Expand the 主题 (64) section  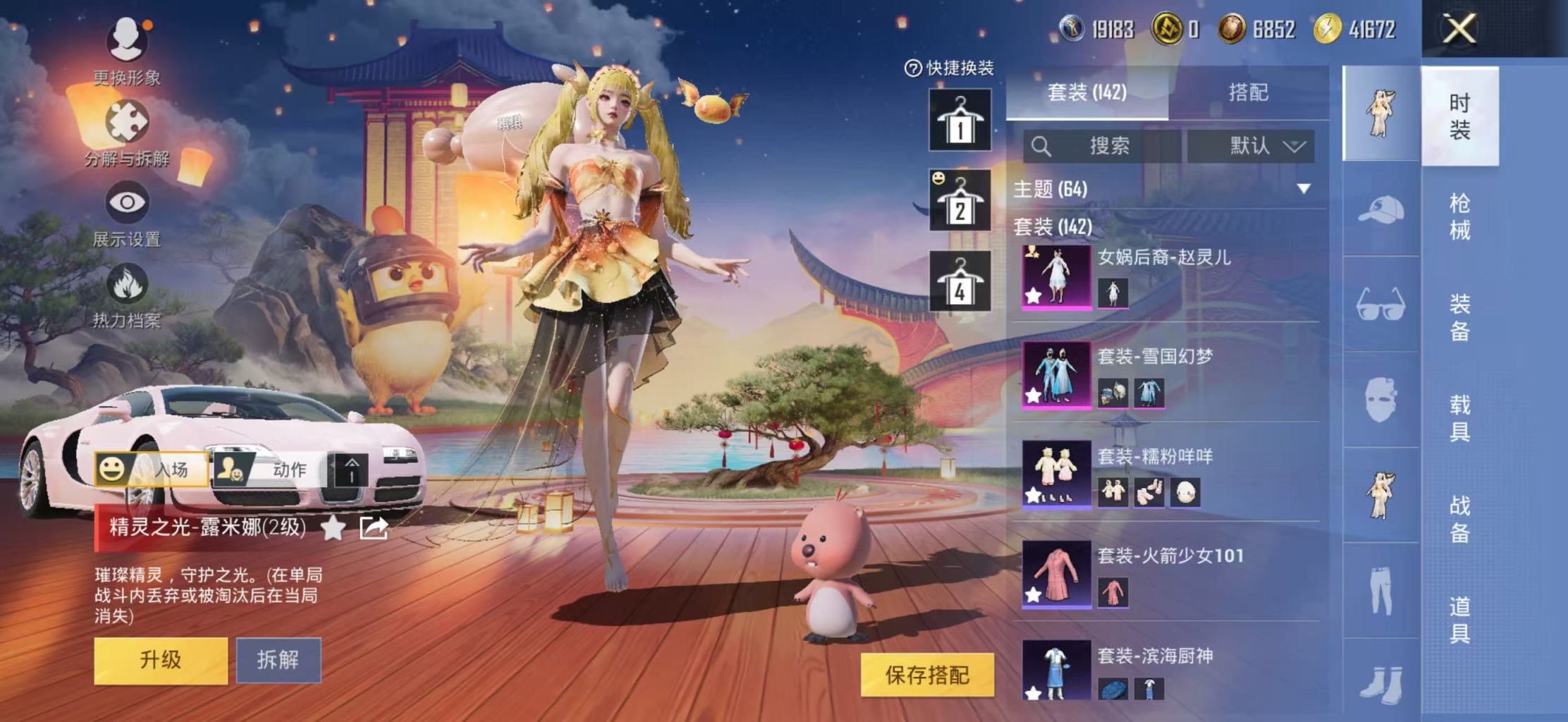coord(1303,189)
